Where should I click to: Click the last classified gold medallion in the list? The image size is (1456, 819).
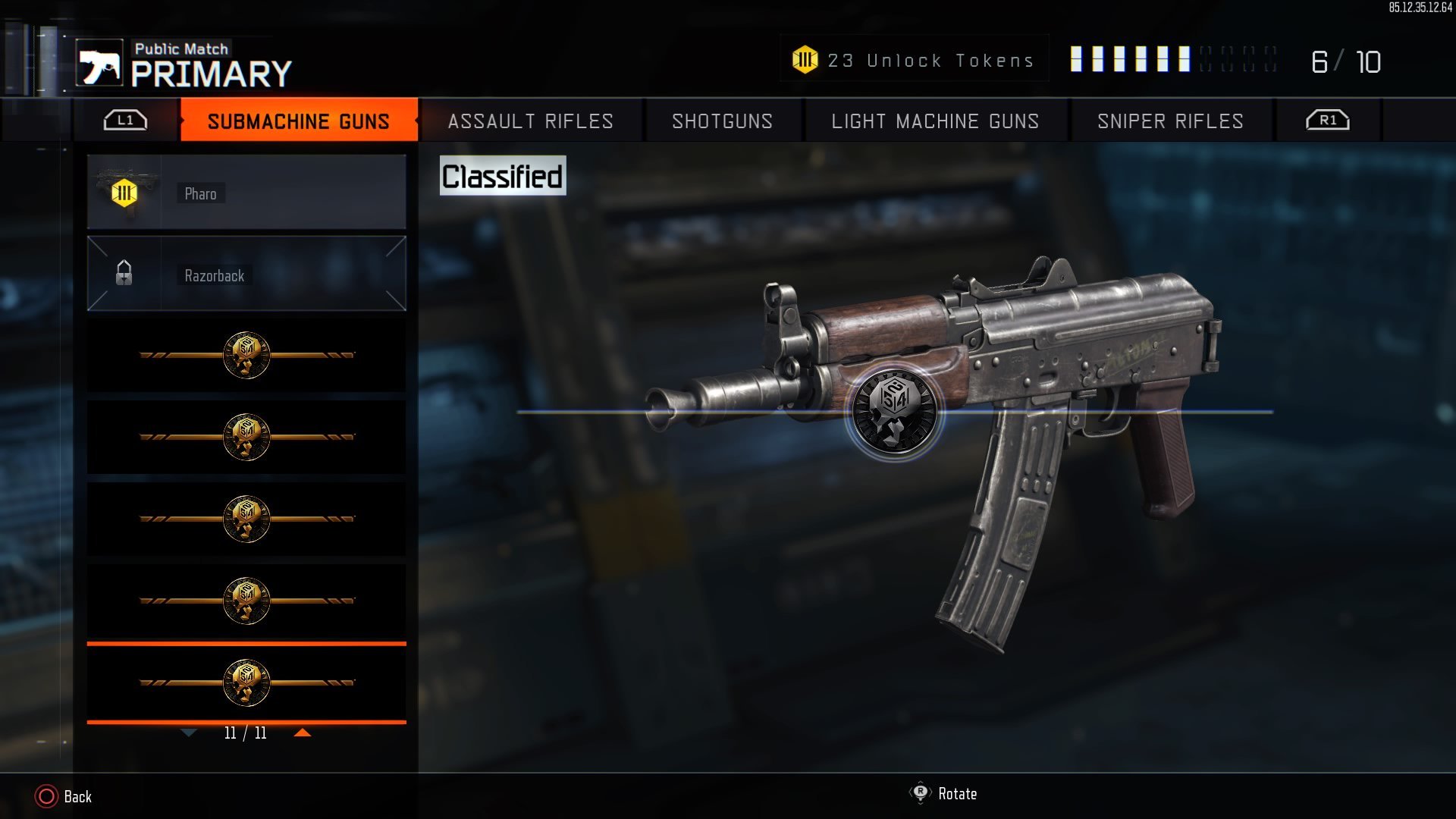[x=246, y=682]
